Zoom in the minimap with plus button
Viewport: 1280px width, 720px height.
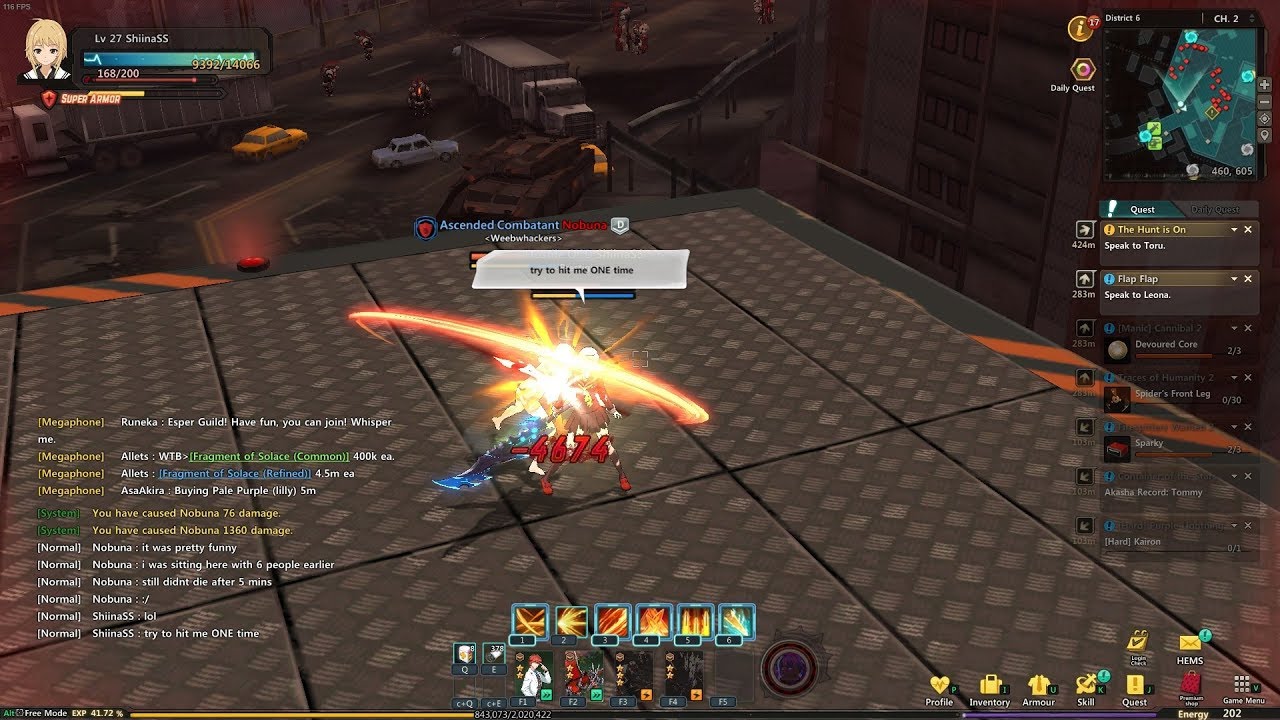pyautogui.click(x=1264, y=85)
